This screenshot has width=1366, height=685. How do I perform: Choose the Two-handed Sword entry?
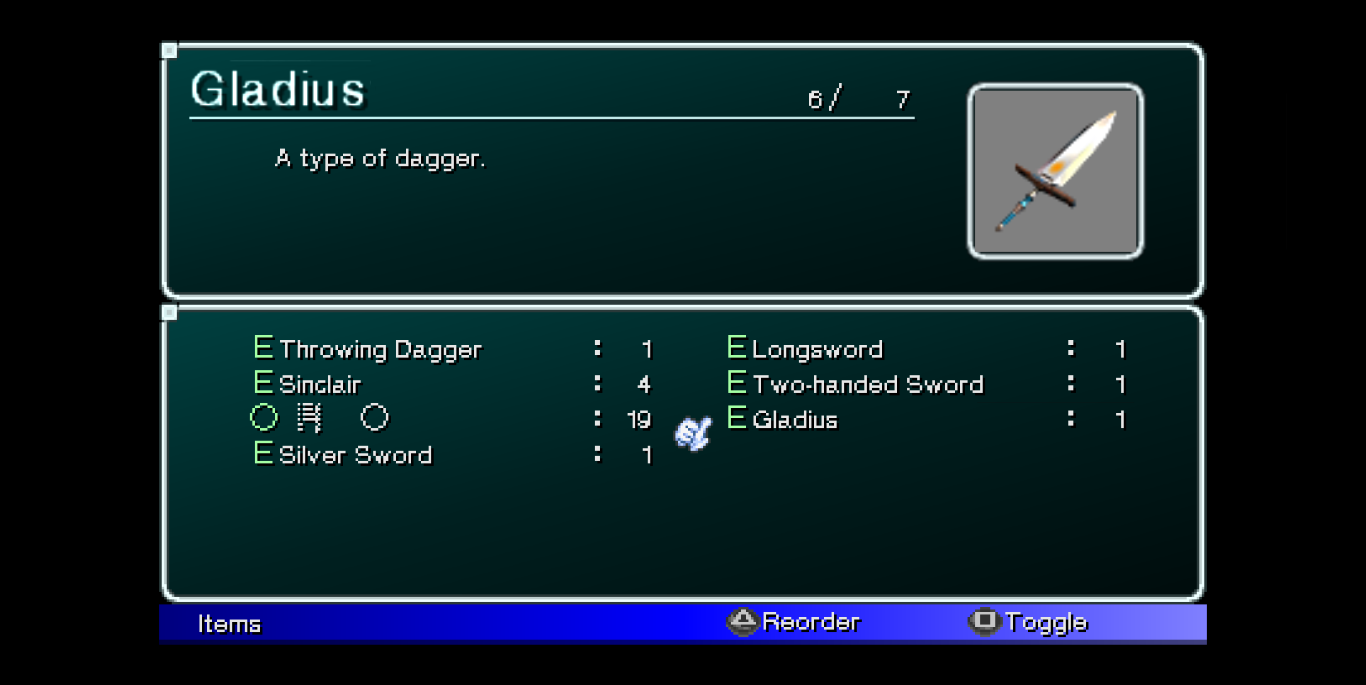(x=867, y=384)
